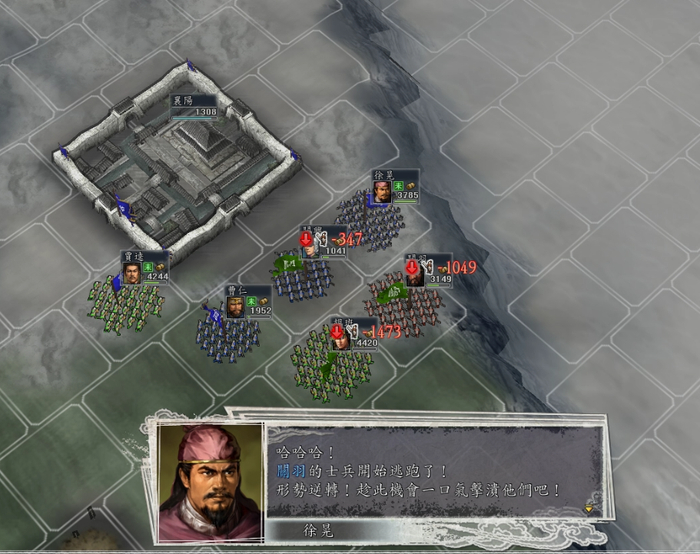The width and height of the screenshot is (700, 554).
Task: Select Cao Ren's unit marker with 1952 troops
Action: pyautogui.click(x=246, y=304)
